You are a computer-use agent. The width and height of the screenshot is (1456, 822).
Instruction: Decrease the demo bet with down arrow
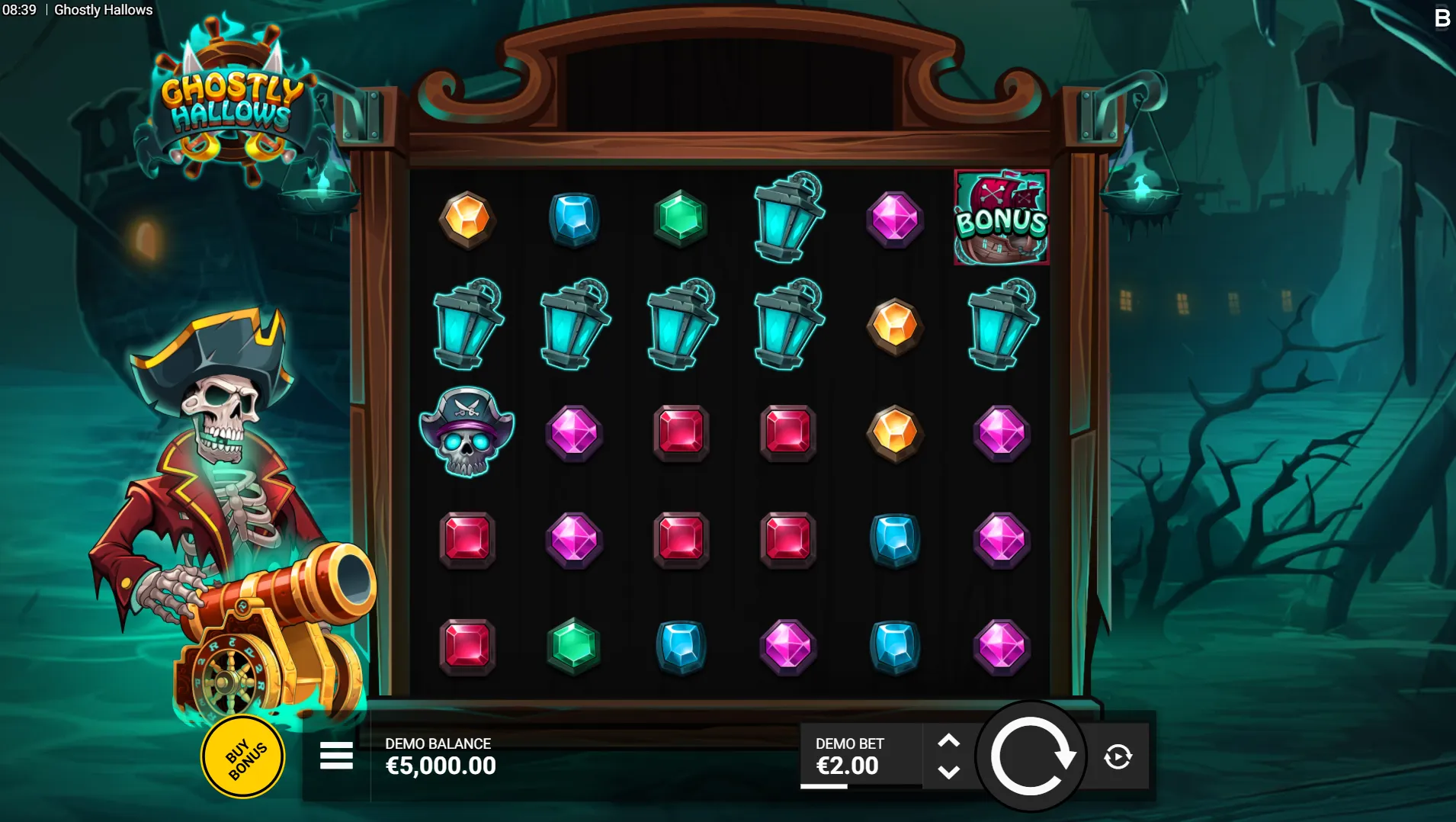pyautogui.click(x=948, y=772)
